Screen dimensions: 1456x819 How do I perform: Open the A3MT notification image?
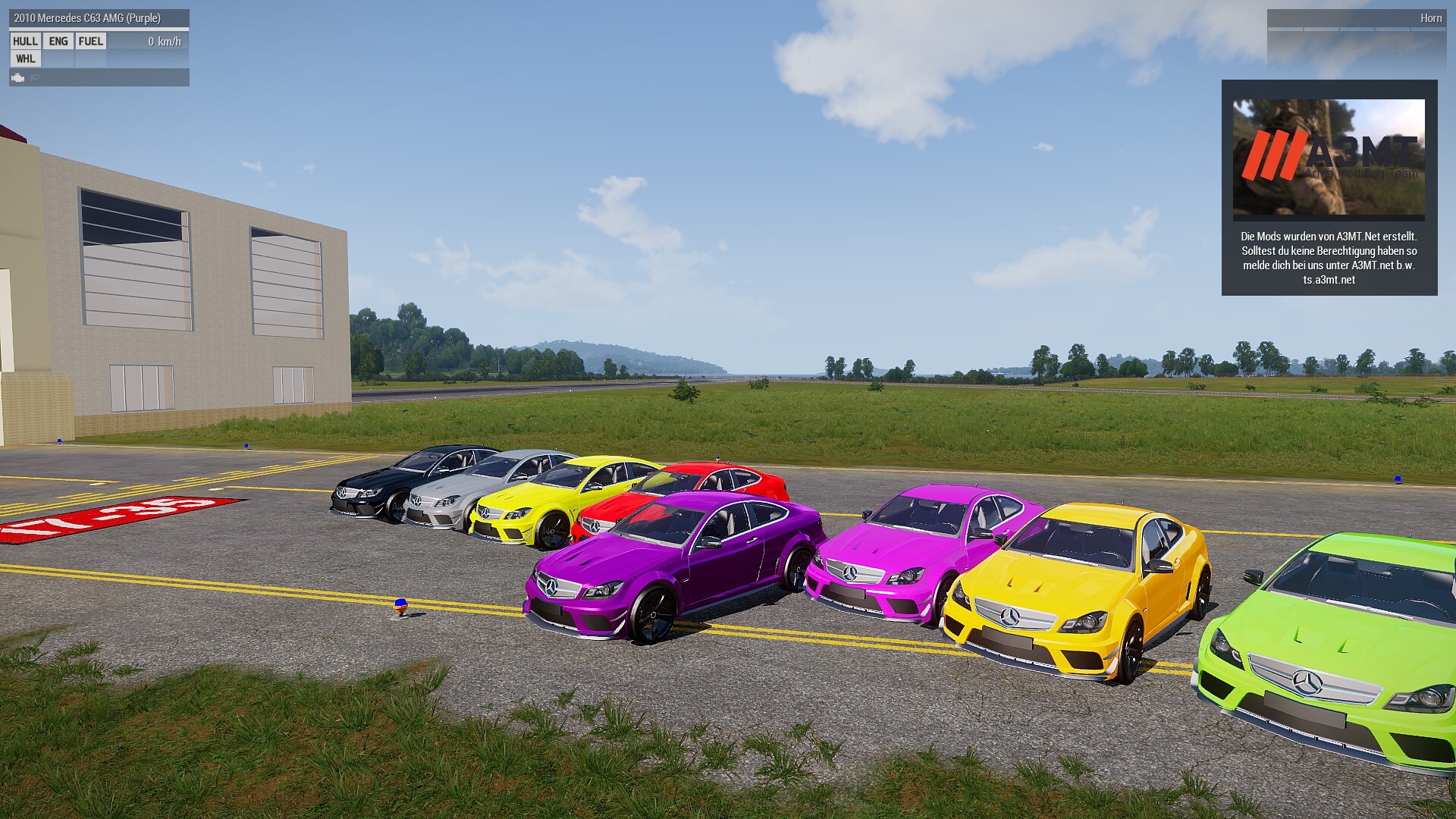pos(1328,159)
